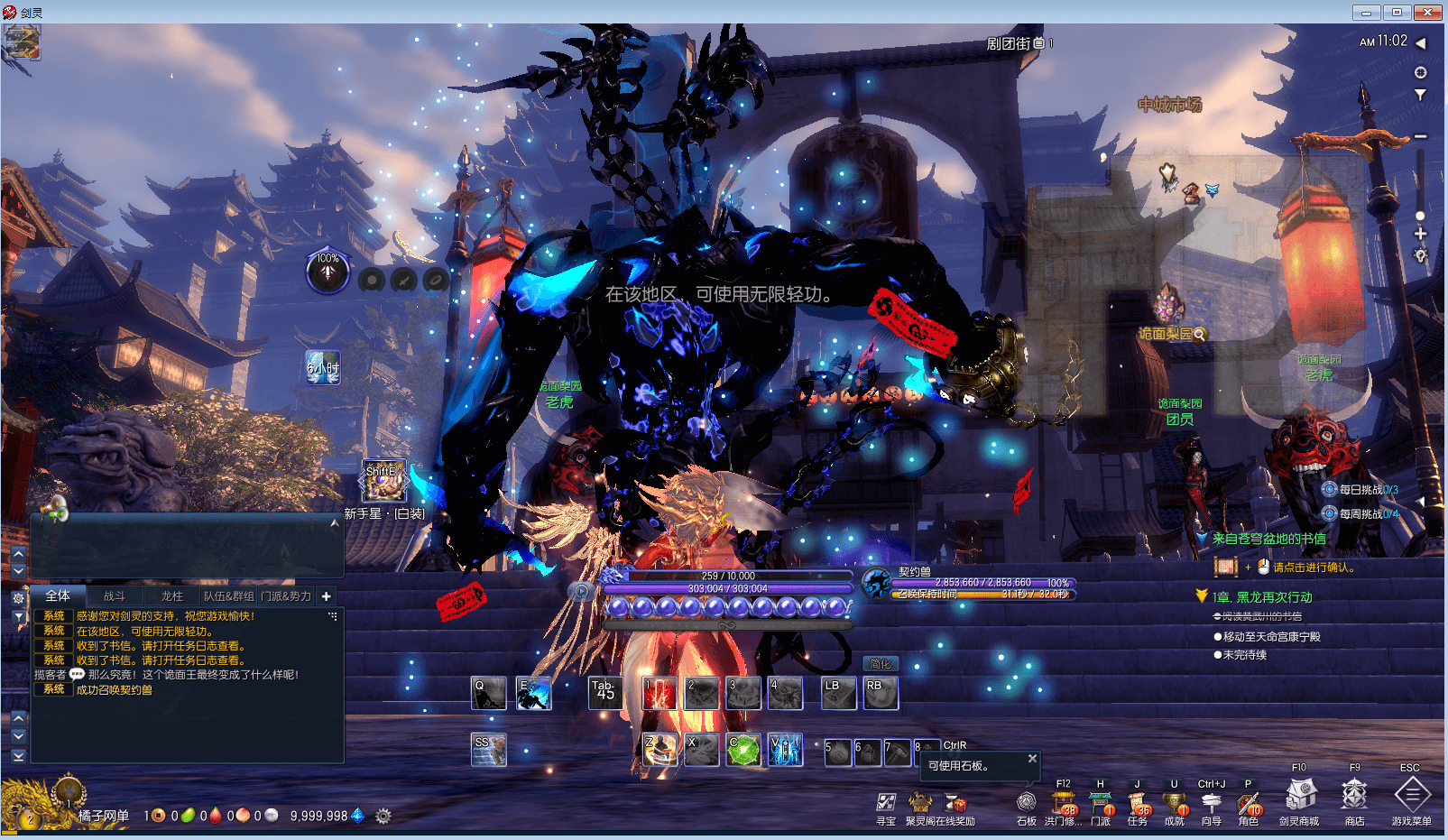Open the 成就 achievements trophy
This screenshot has height=840, width=1448.
click(x=1174, y=803)
